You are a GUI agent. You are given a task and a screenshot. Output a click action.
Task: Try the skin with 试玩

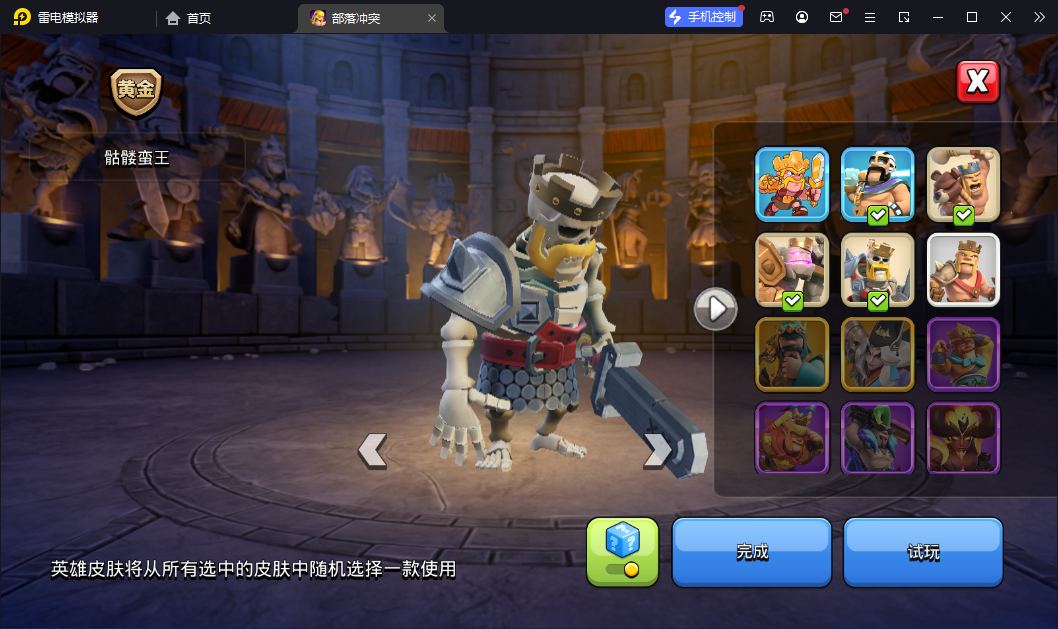pyautogui.click(x=923, y=551)
